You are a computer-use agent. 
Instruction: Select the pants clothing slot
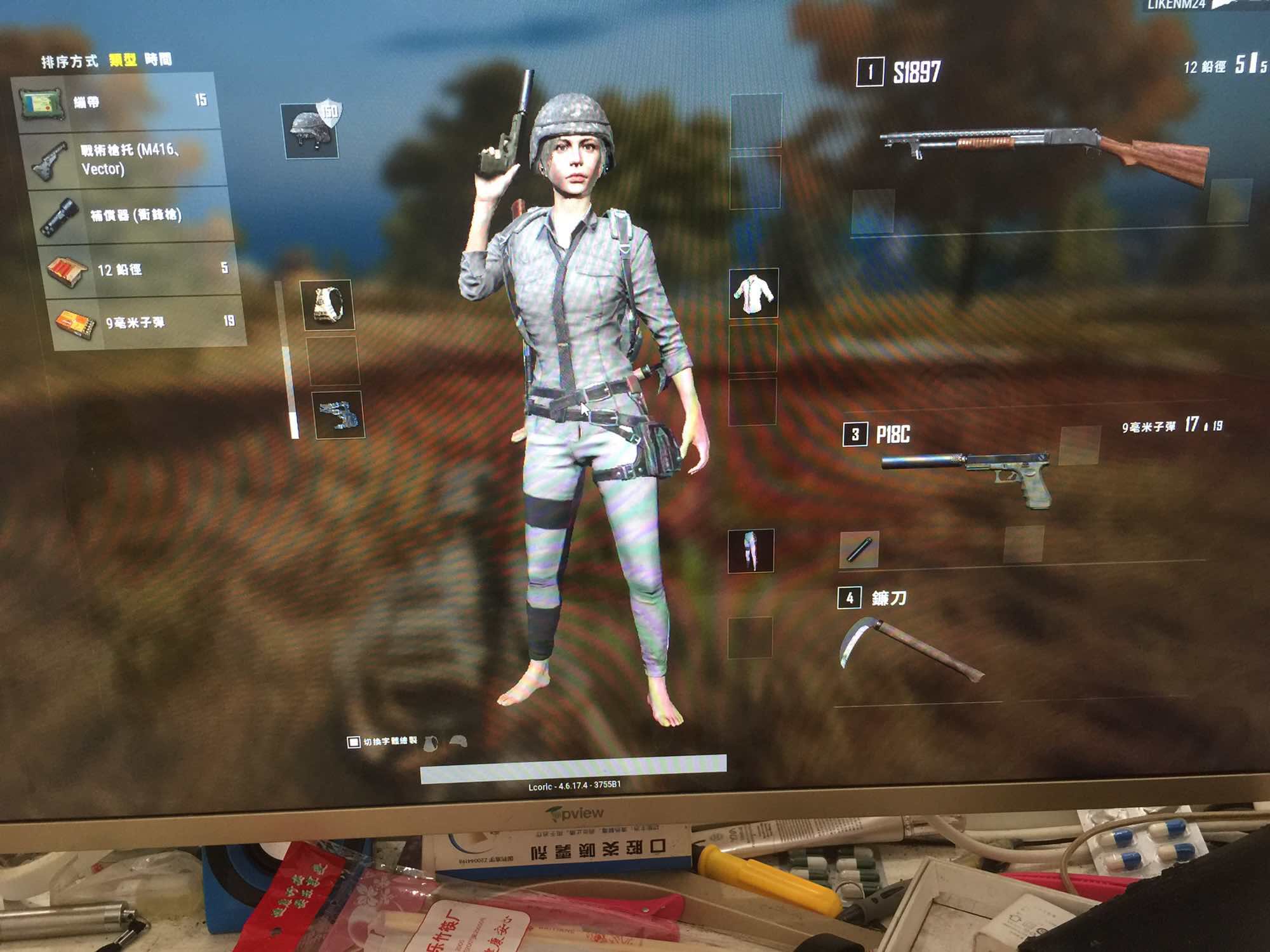pyautogui.click(x=751, y=550)
